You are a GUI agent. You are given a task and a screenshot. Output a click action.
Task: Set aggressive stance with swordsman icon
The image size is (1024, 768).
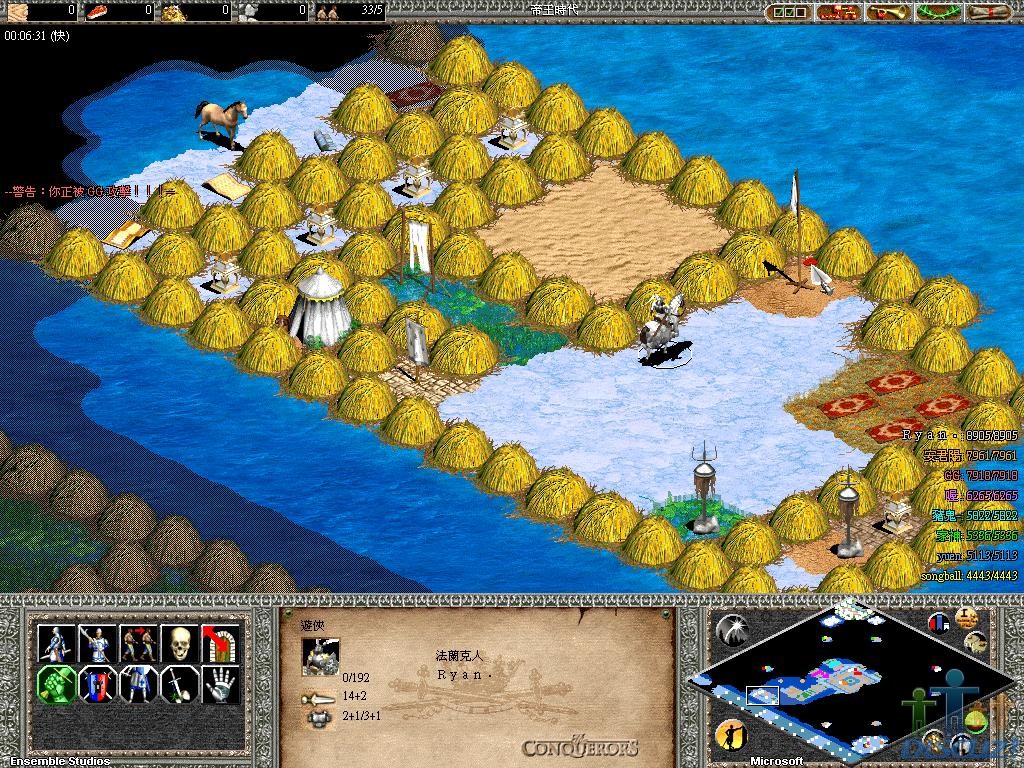(54, 643)
